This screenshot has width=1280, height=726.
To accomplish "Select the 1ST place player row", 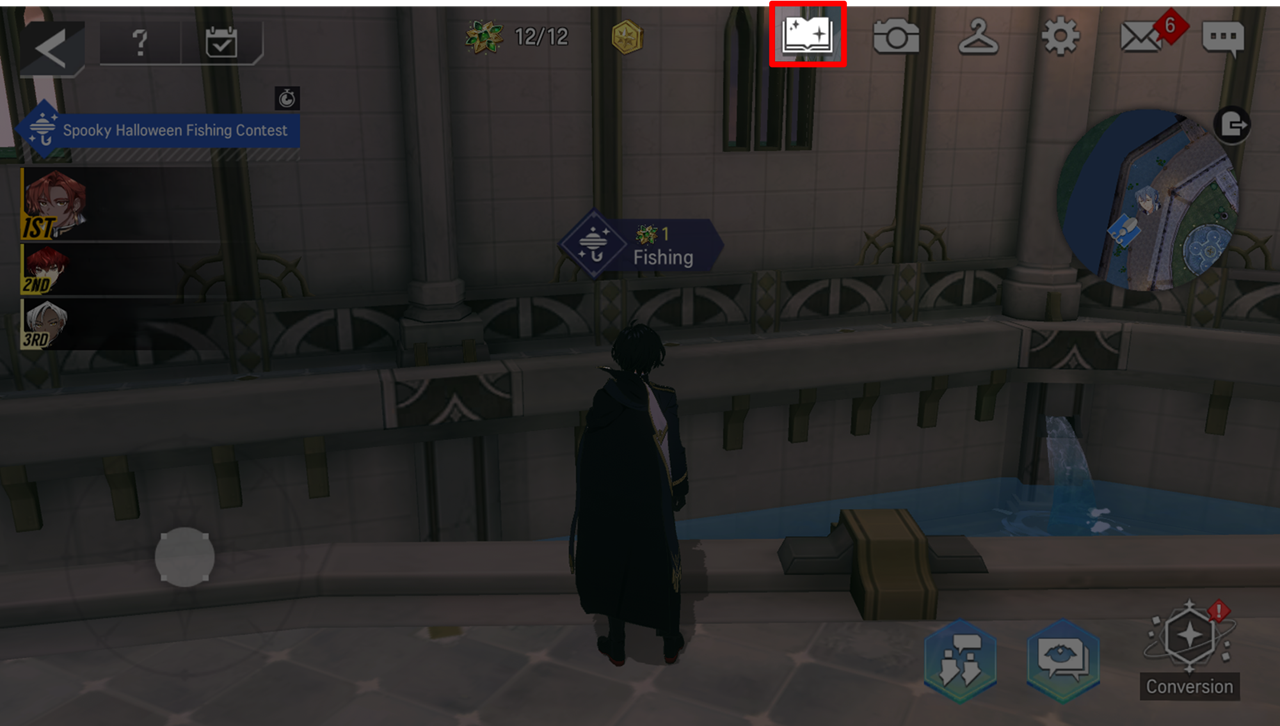I will 120,205.
